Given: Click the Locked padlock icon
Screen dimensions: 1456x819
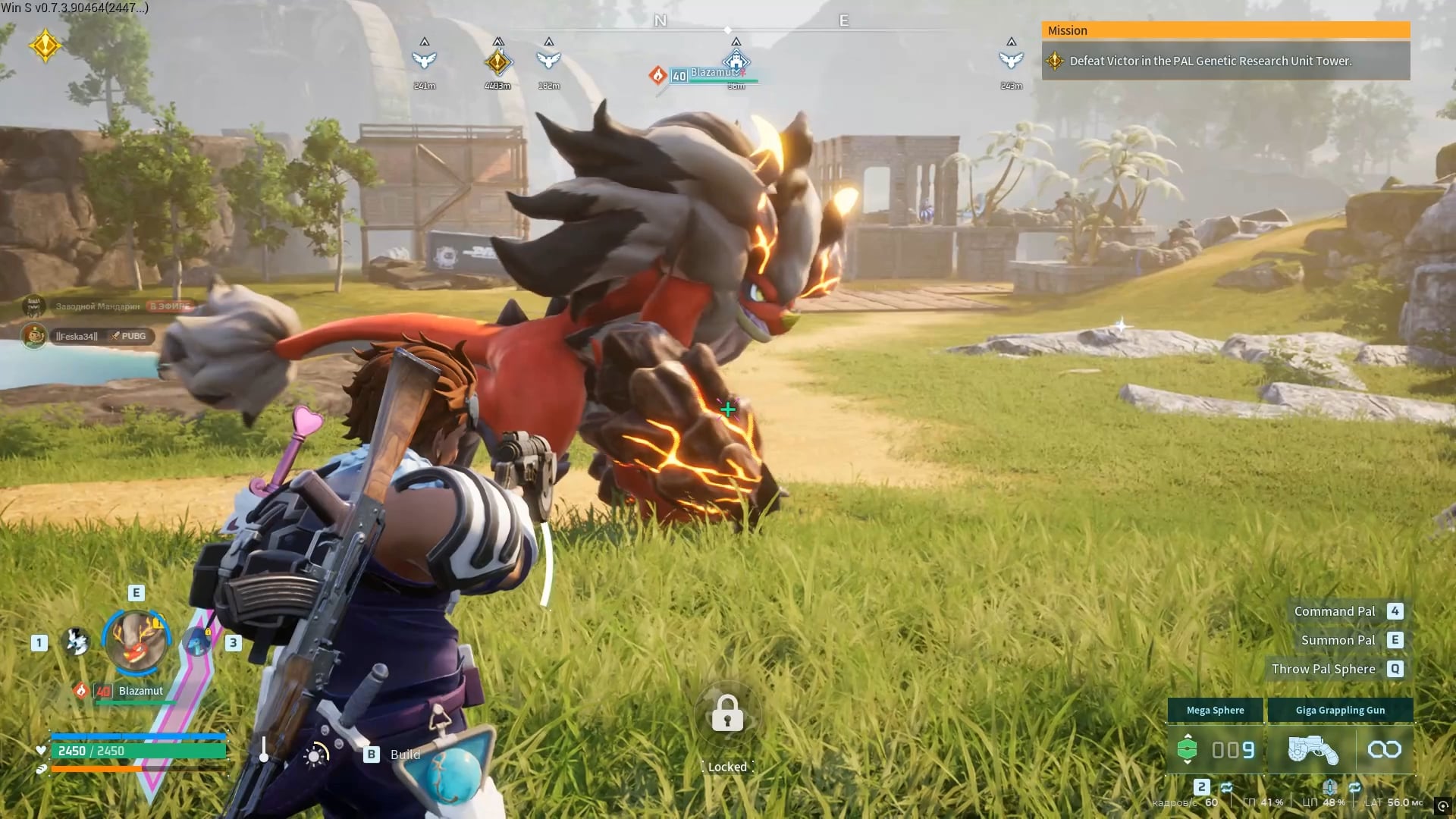Looking at the screenshot, I should coord(727,714).
